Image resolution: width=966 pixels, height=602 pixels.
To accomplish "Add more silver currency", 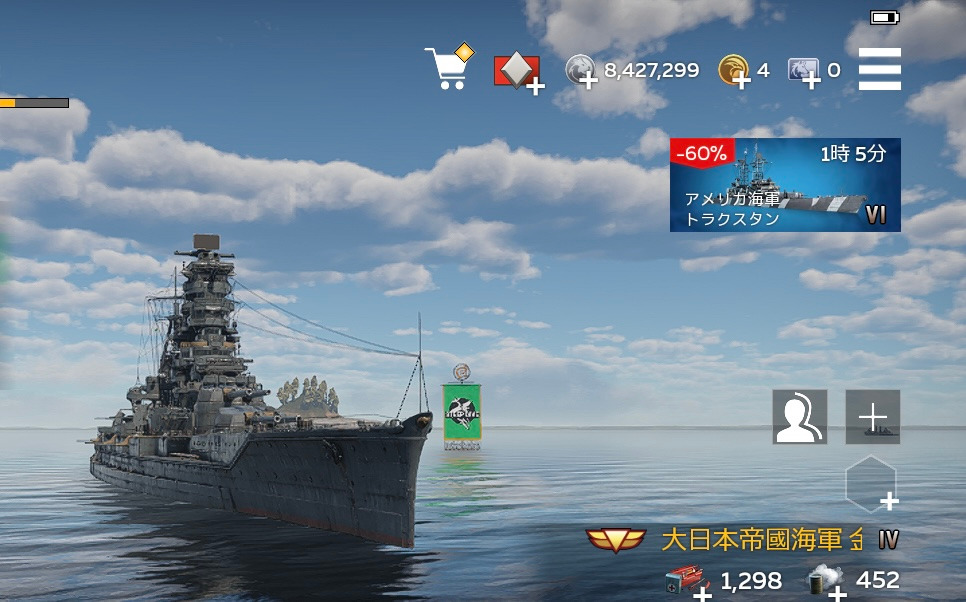I will pos(583,71).
